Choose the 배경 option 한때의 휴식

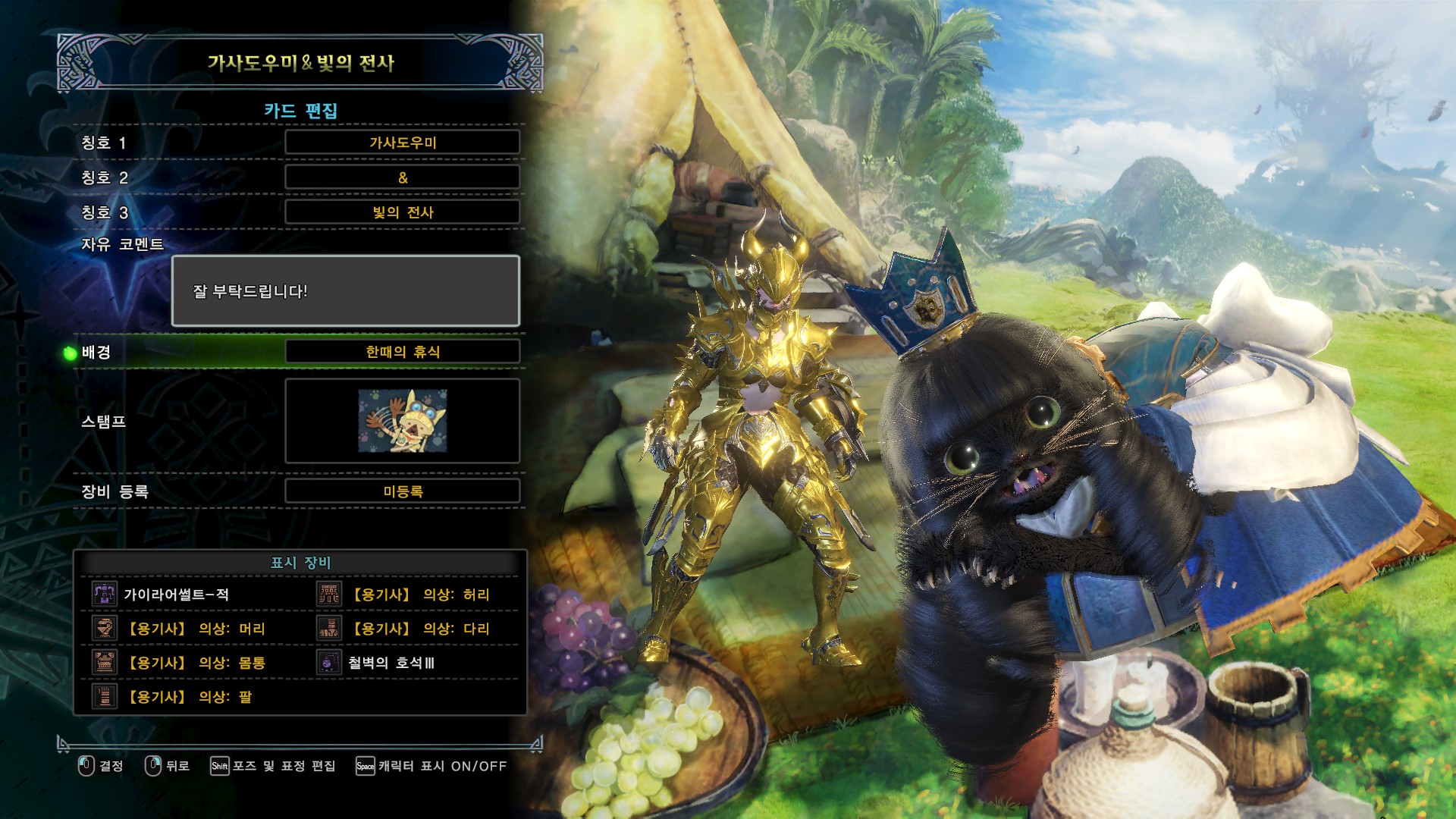402,352
